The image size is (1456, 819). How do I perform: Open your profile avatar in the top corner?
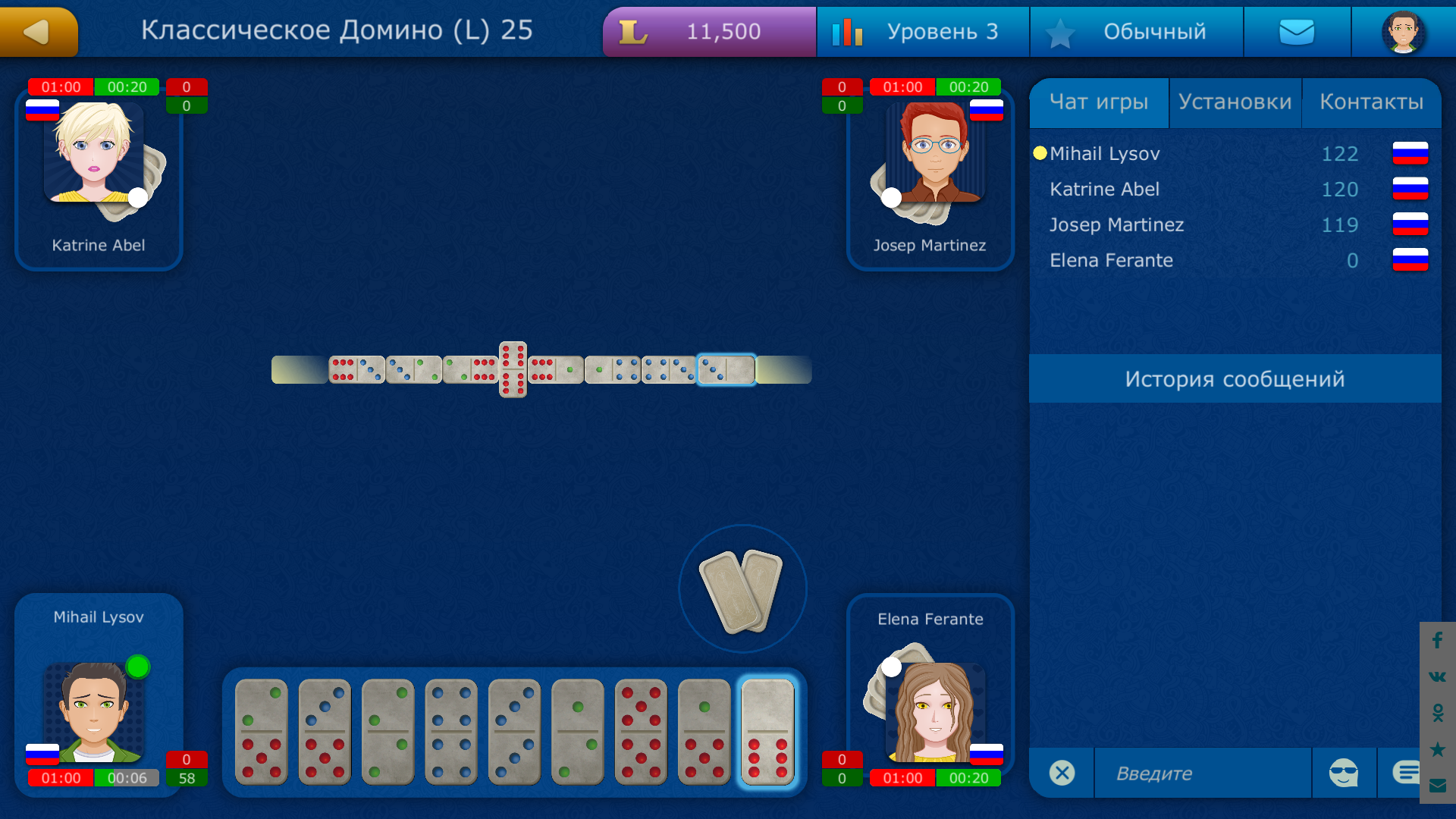click(1404, 31)
